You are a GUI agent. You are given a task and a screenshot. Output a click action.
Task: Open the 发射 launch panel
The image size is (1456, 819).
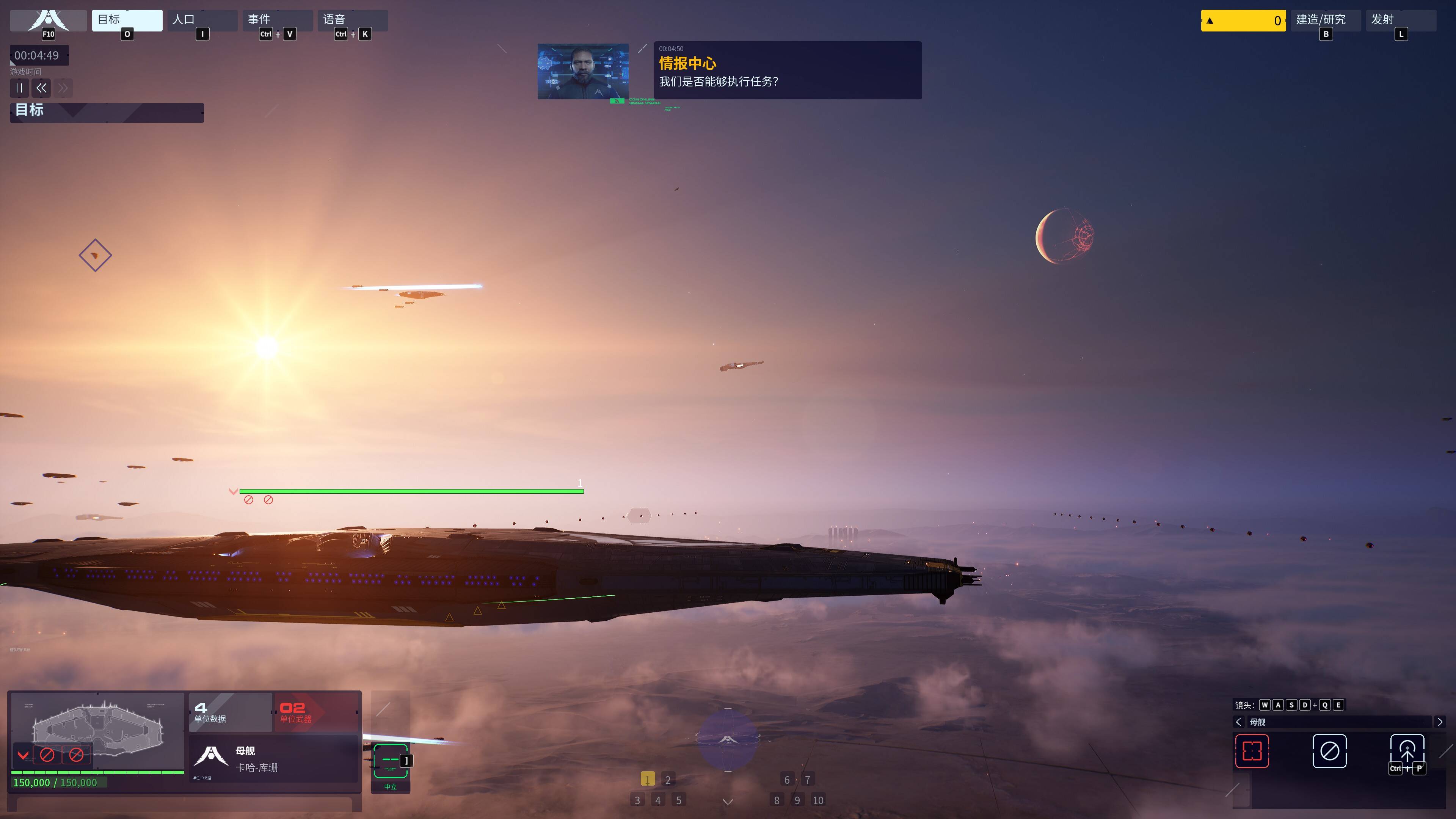(1400, 20)
